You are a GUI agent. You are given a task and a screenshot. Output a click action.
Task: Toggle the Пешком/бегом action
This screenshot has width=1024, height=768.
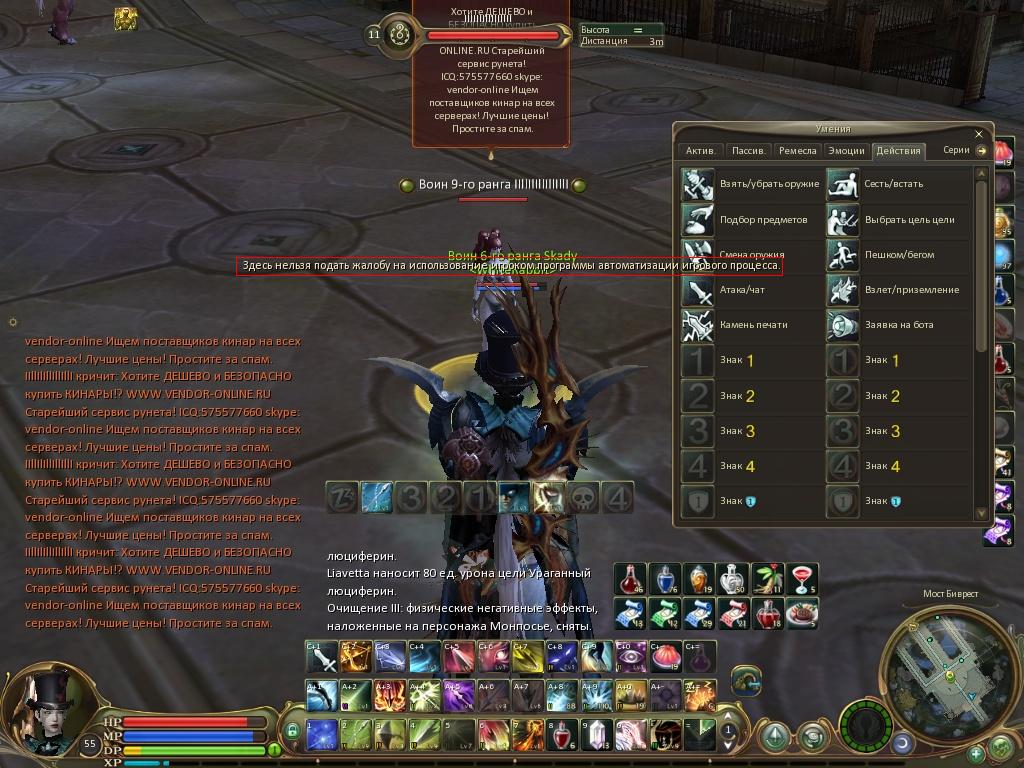pos(843,255)
